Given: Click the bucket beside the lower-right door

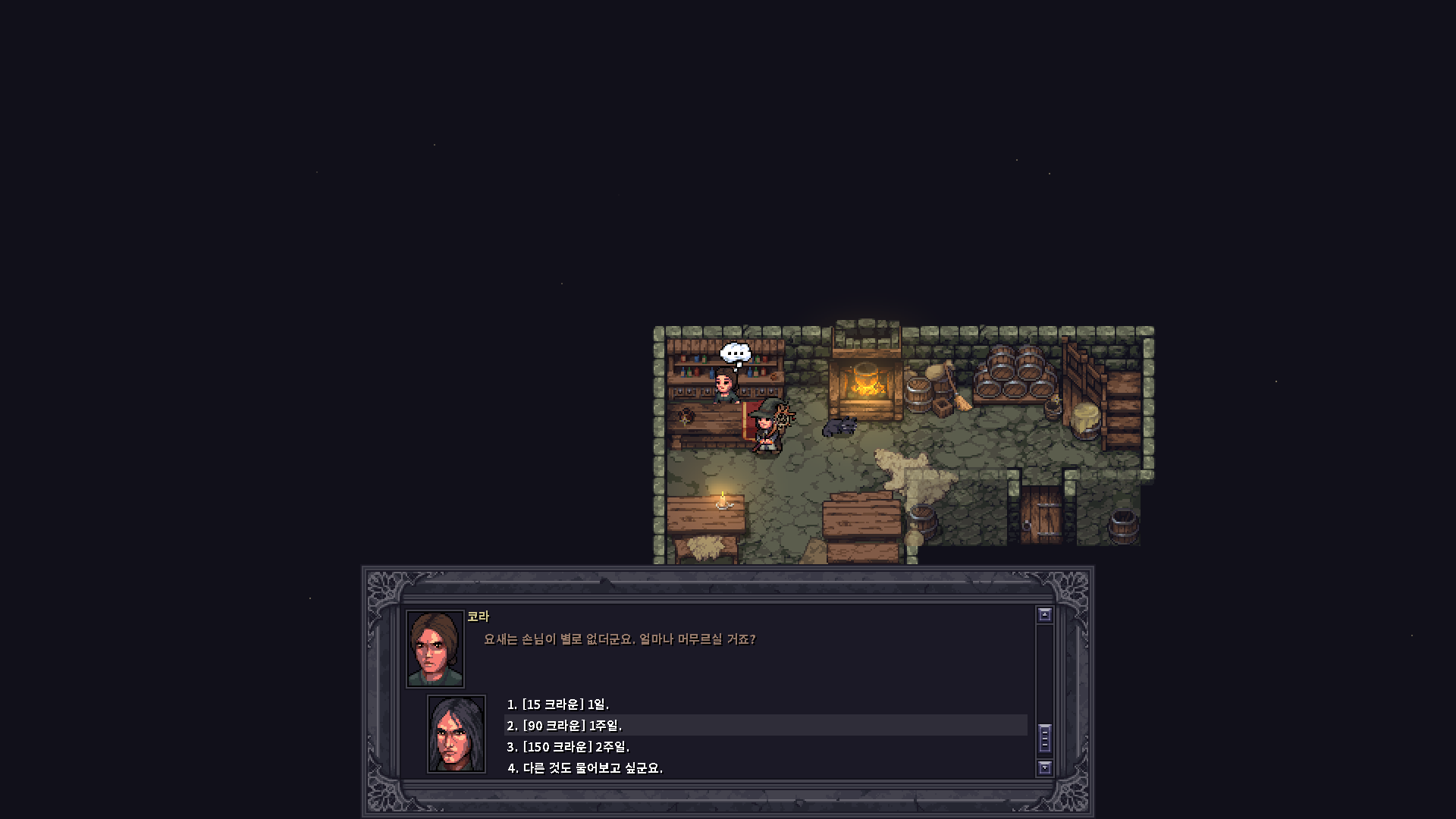Looking at the screenshot, I should [1124, 527].
